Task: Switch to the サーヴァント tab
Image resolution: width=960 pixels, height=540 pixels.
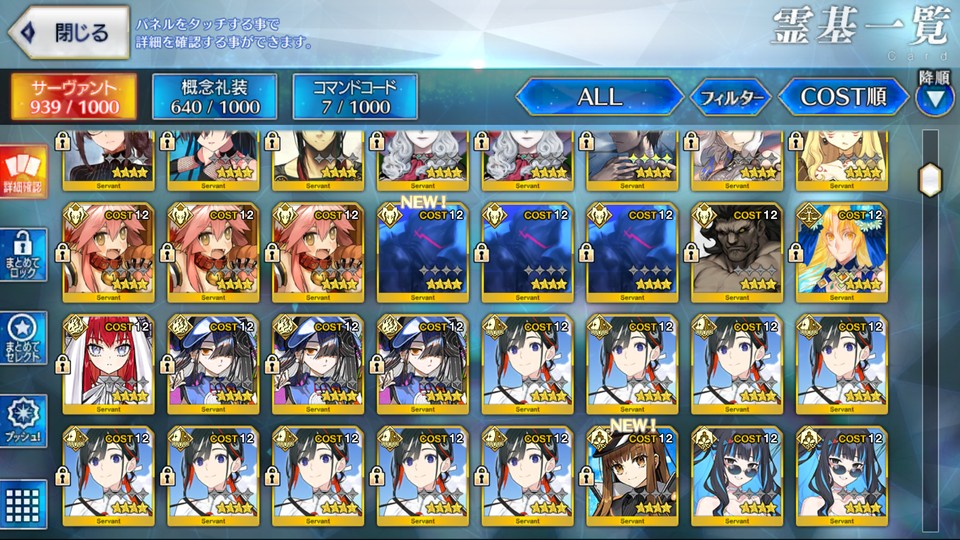Action: [x=74, y=96]
